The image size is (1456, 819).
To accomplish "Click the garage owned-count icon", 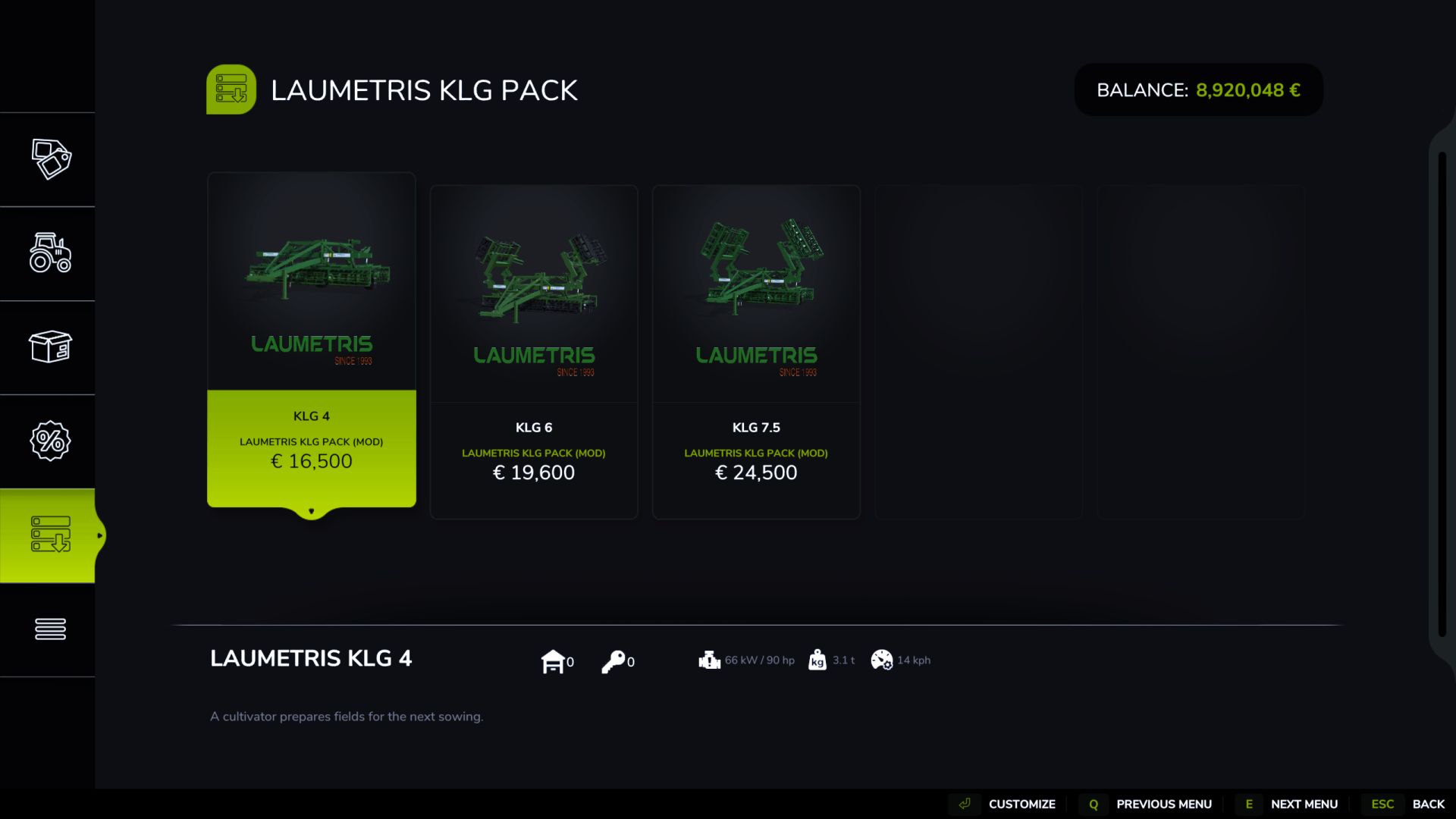I will [553, 661].
